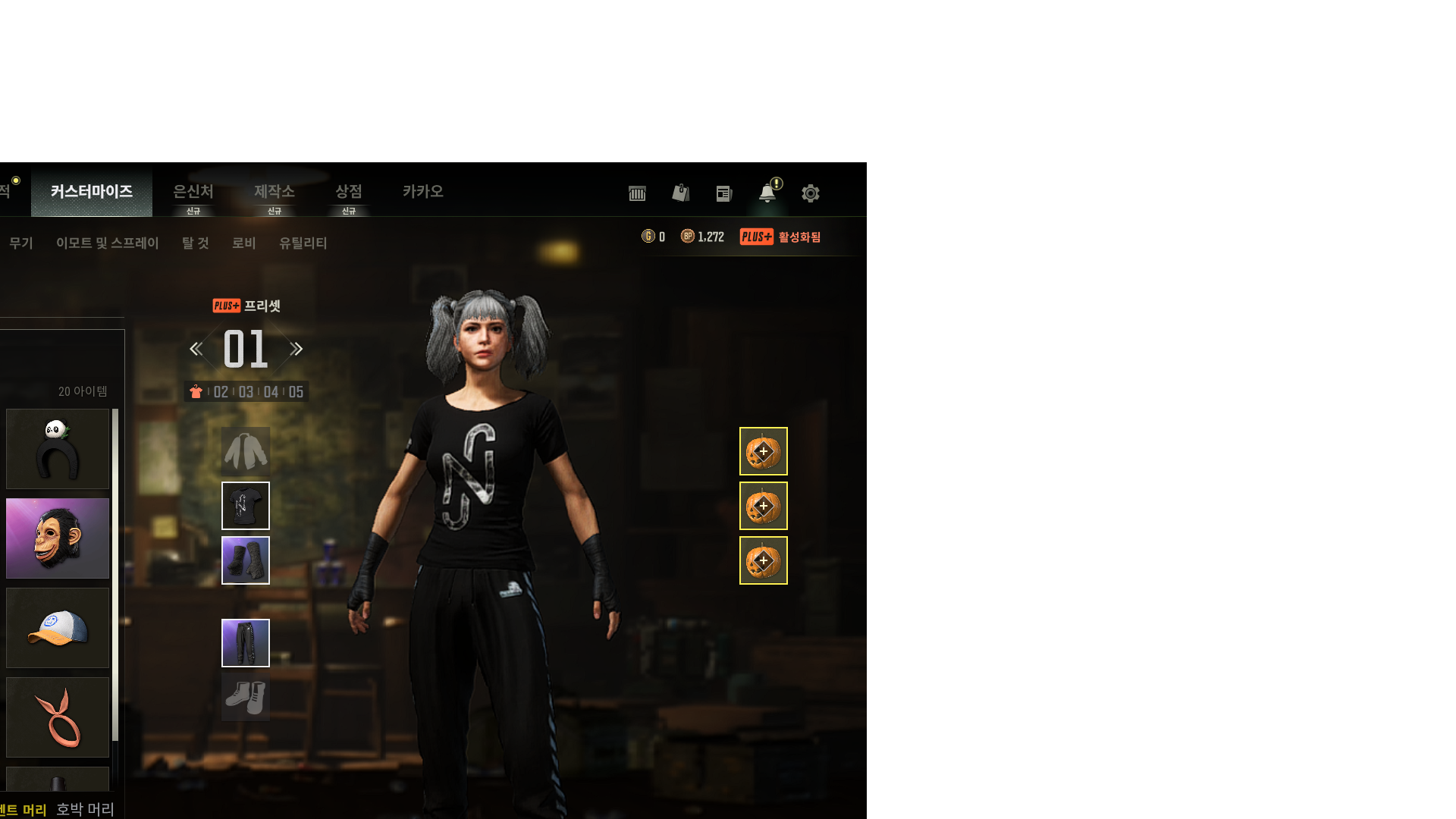Switch to the 탈 것 category

196,243
